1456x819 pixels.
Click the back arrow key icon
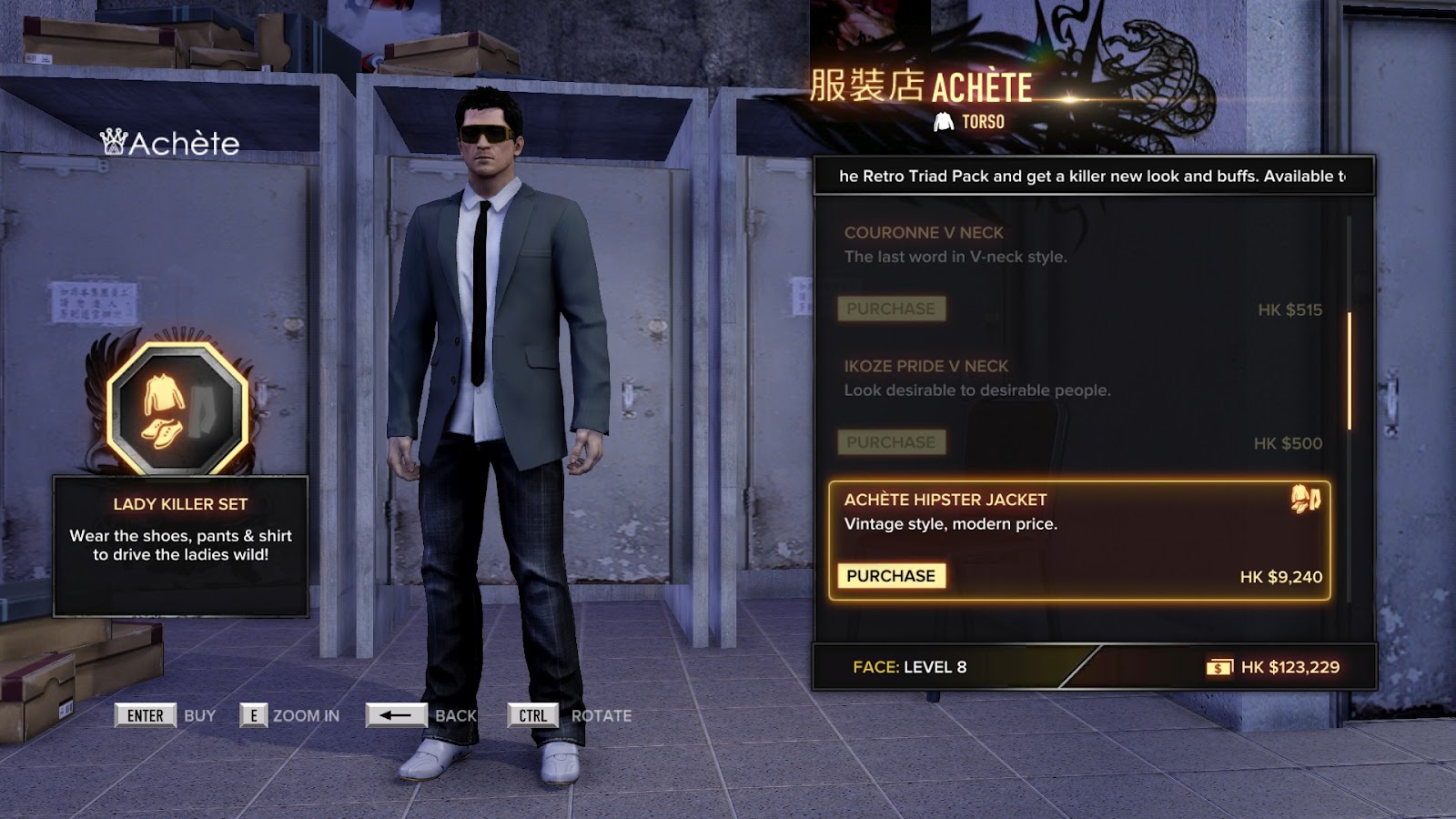395,716
